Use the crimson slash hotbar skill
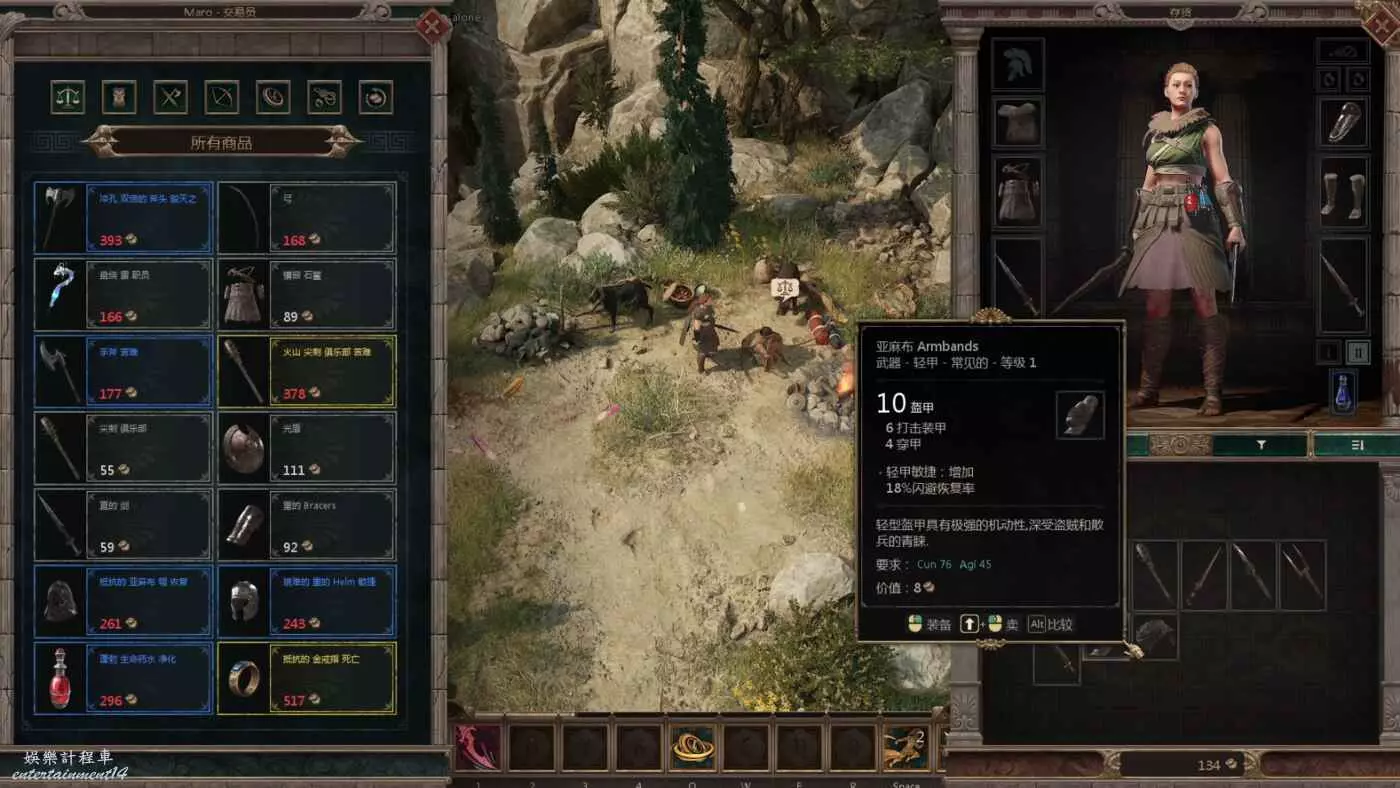This screenshot has width=1400, height=788. click(478, 748)
